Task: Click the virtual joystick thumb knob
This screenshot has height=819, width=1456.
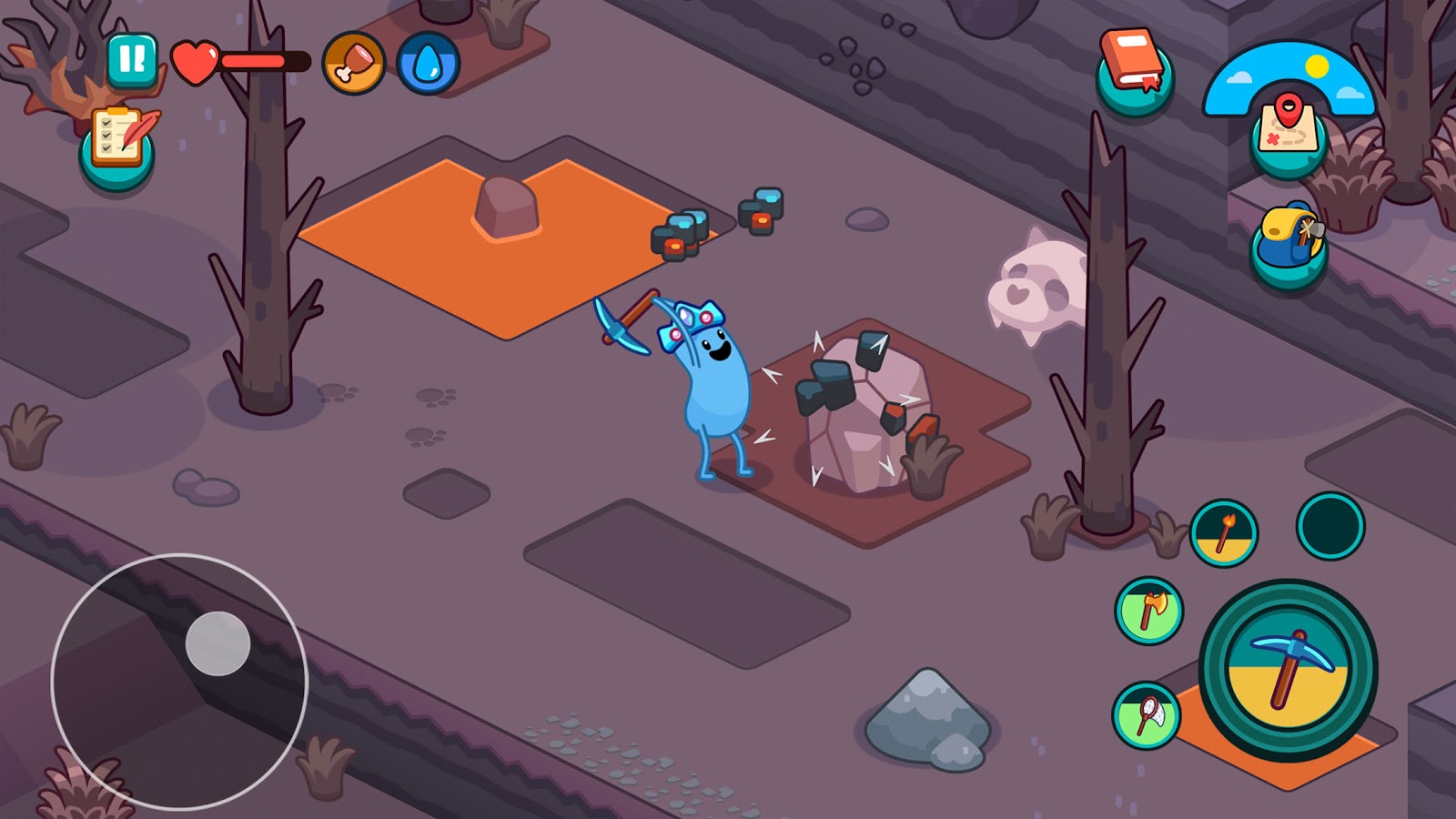Action: point(217,643)
